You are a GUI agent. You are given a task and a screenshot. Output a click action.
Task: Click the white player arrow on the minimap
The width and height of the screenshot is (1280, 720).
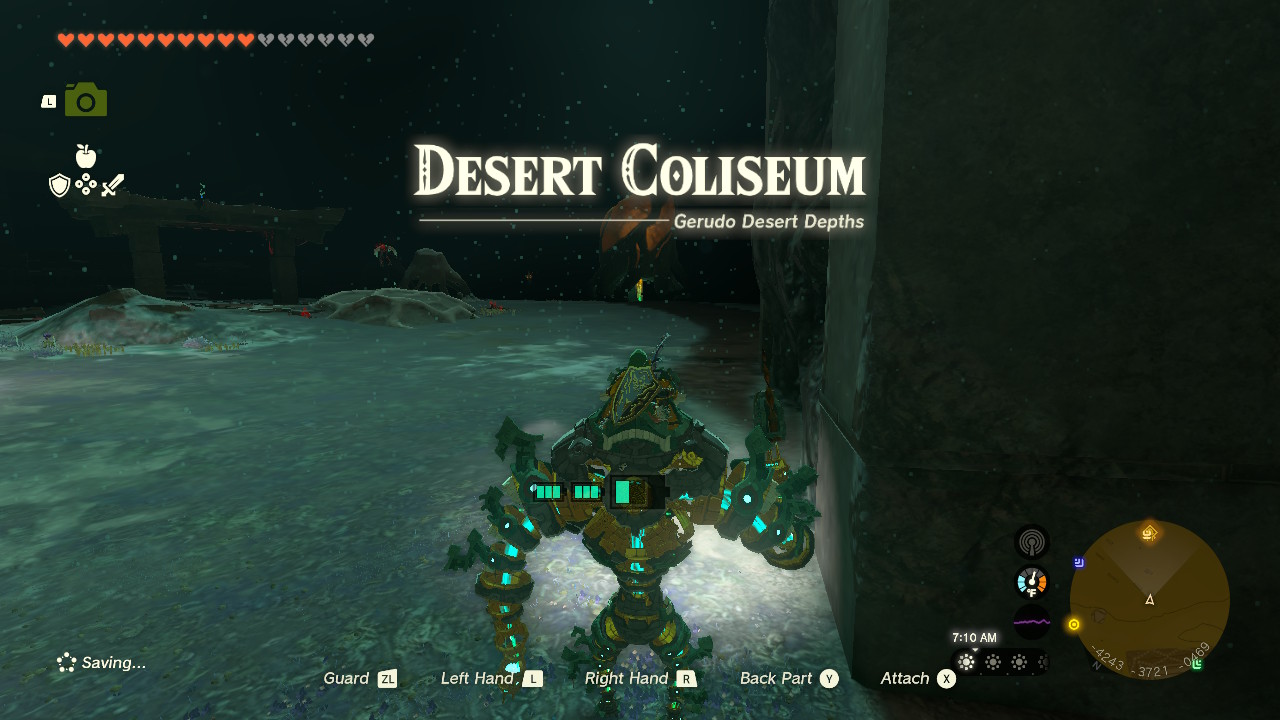pos(1149,600)
